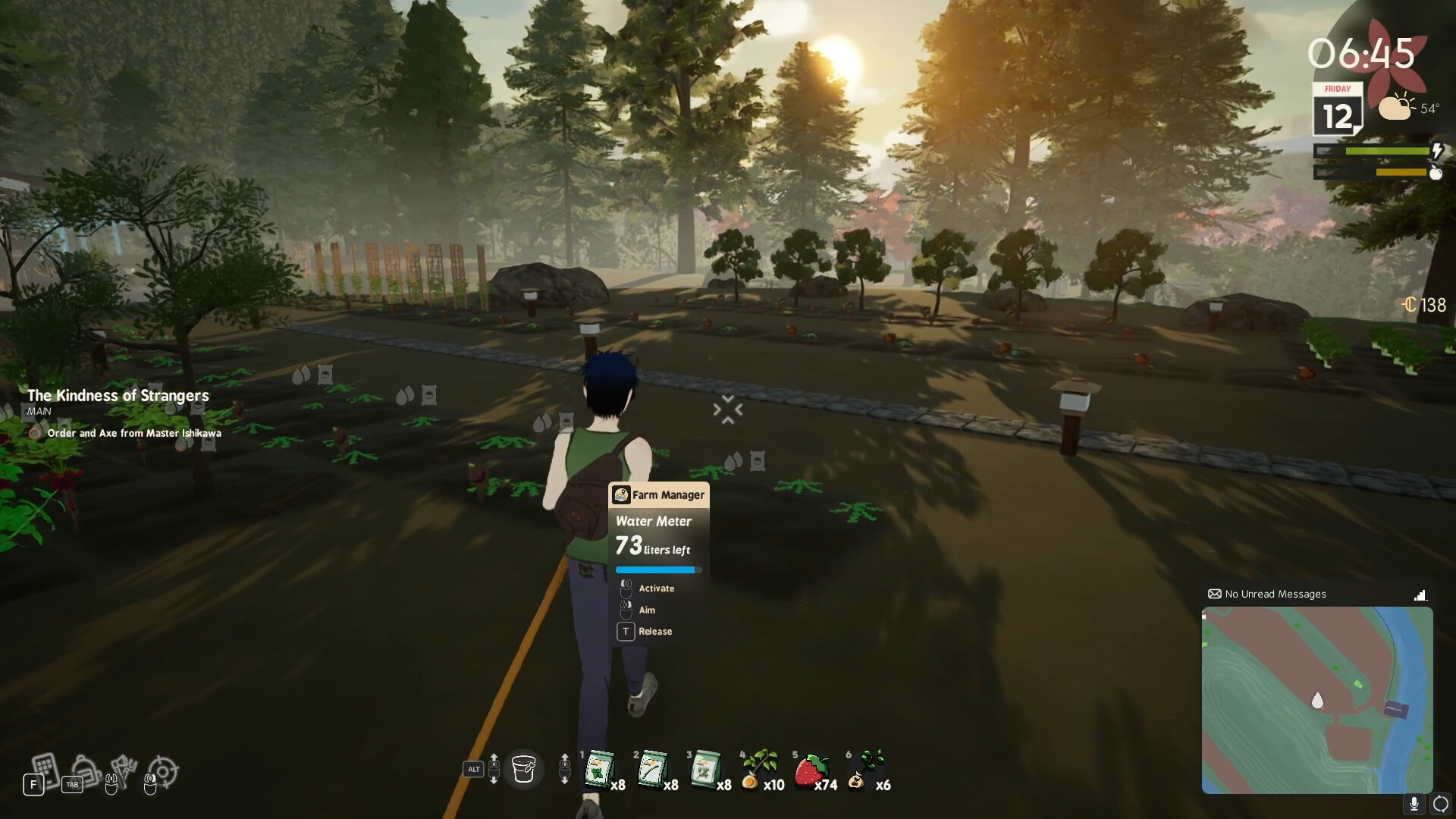The width and height of the screenshot is (1456, 819).
Task: Click the blue water level progress bar
Action: [657, 570]
